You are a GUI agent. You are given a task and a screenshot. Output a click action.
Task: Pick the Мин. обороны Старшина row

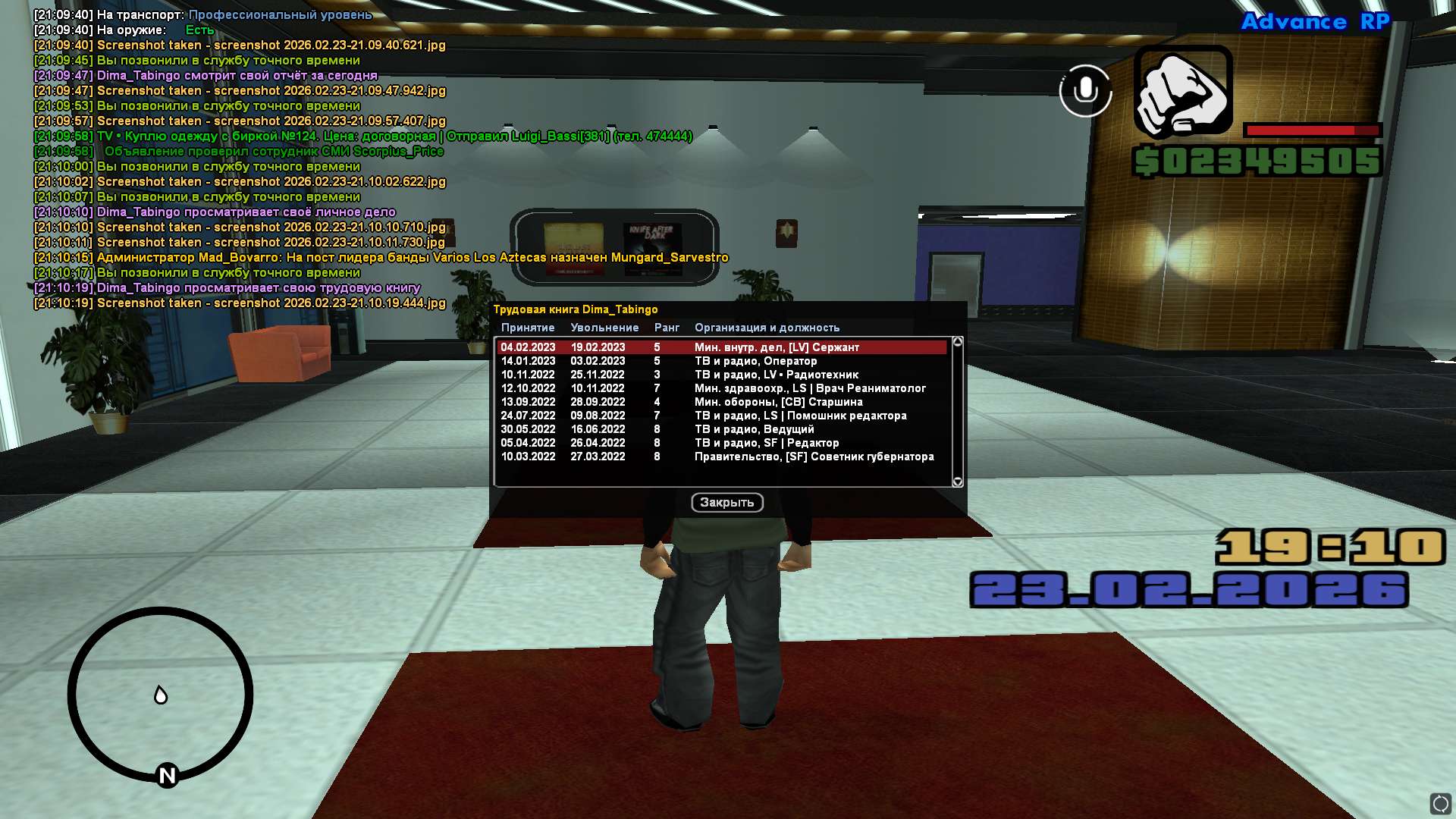pos(720,402)
